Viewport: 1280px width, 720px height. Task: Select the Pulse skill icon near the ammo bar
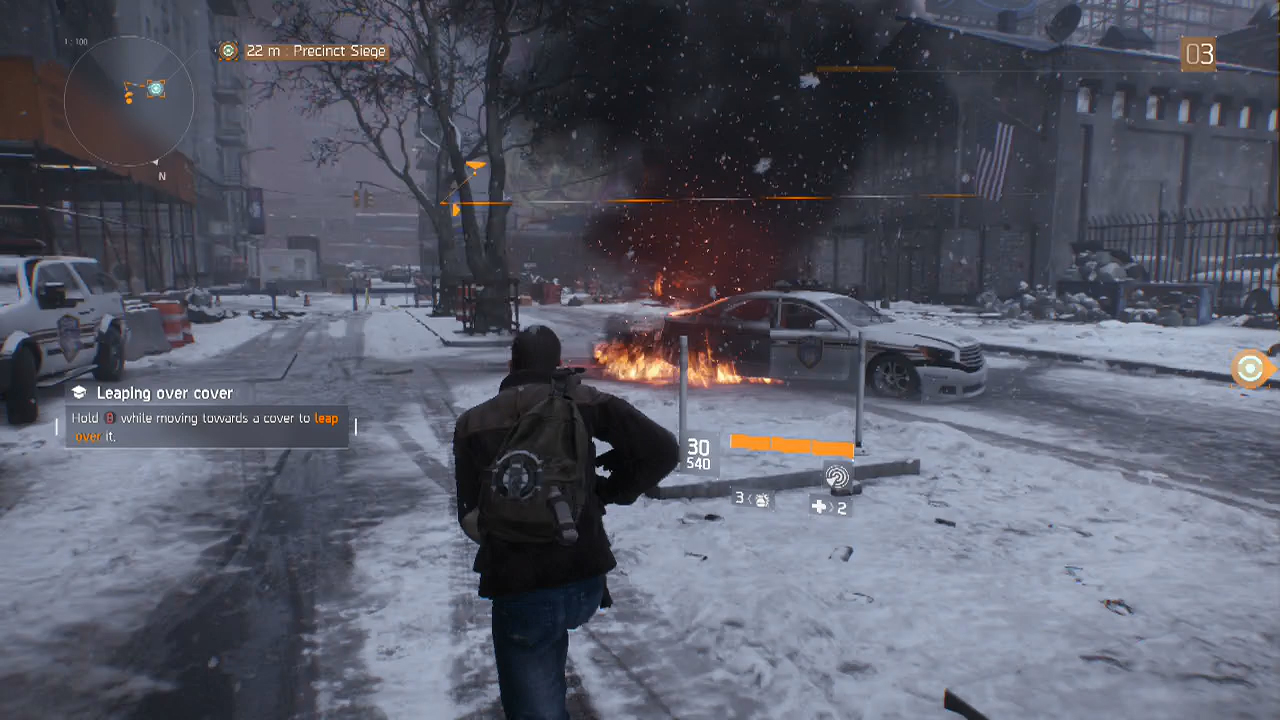[x=838, y=477]
